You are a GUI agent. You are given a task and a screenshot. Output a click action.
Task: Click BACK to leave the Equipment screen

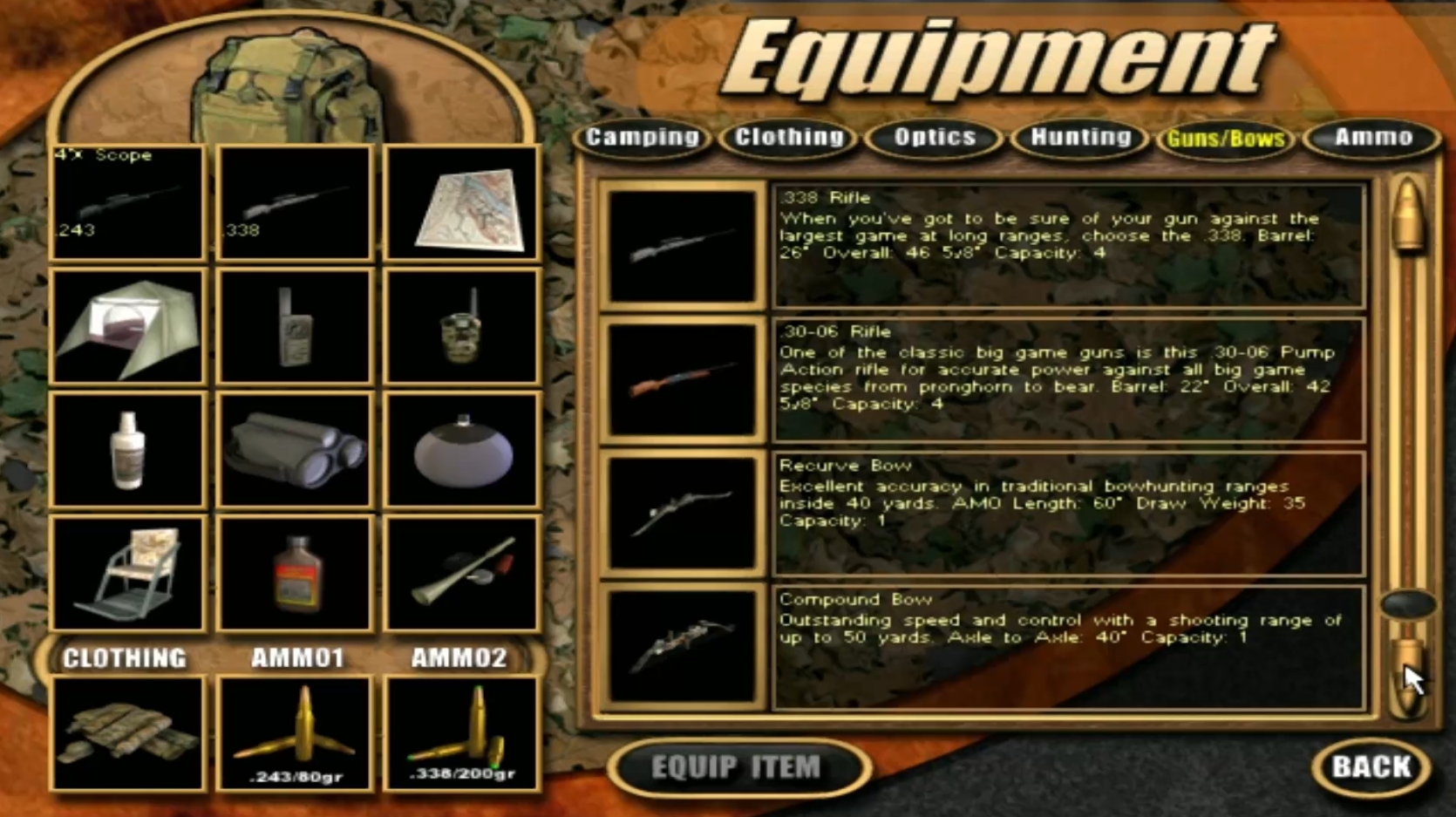pyautogui.click(x=1371, y=768)
